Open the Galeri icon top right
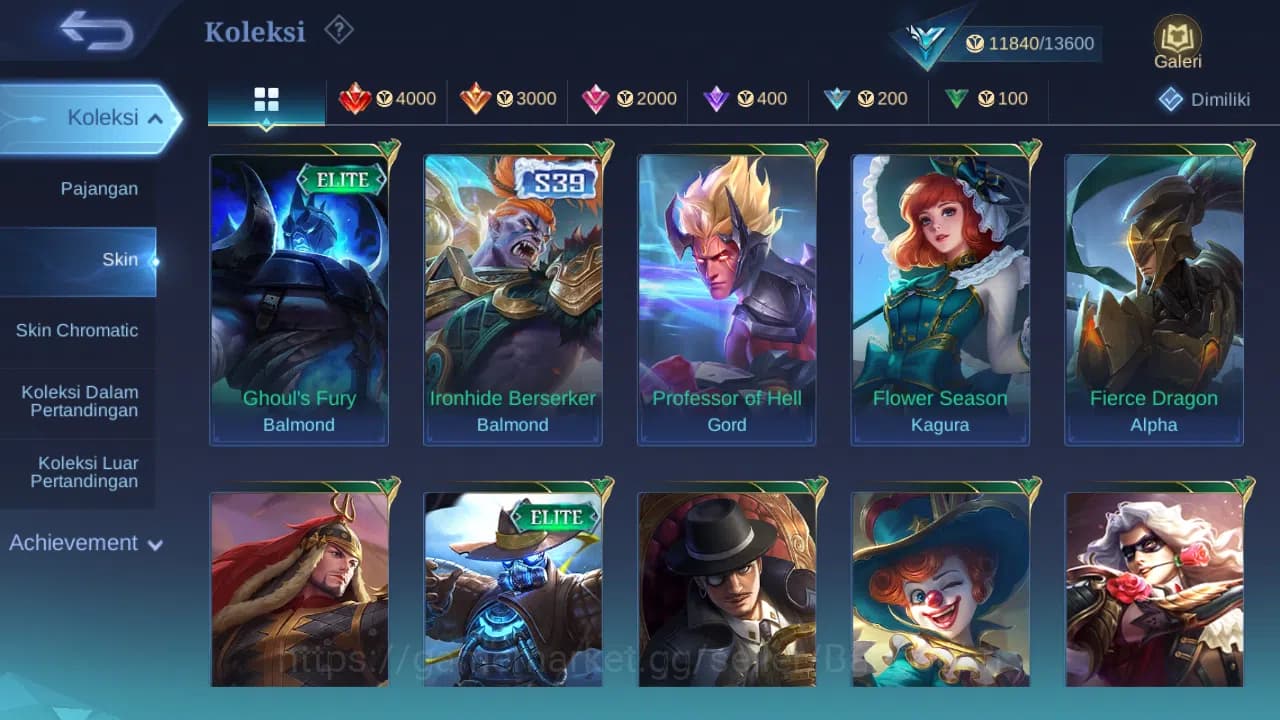This screenshot has width=1280, height=720. [x=1176, y=40]
